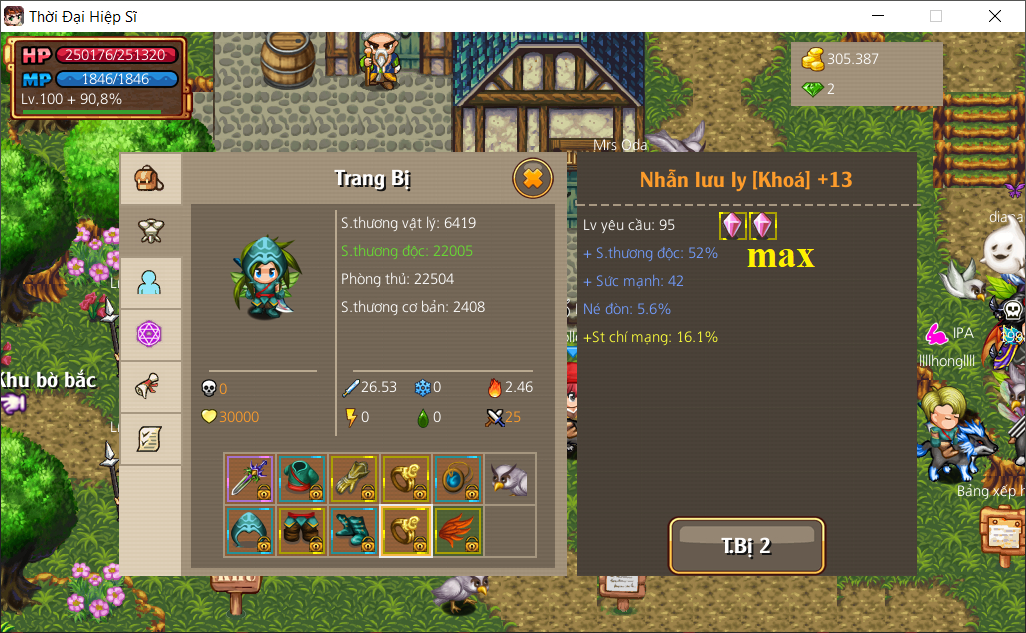Open the backpack inventory tab
The image size is (1026, 633).
click(x=150, y=180)
